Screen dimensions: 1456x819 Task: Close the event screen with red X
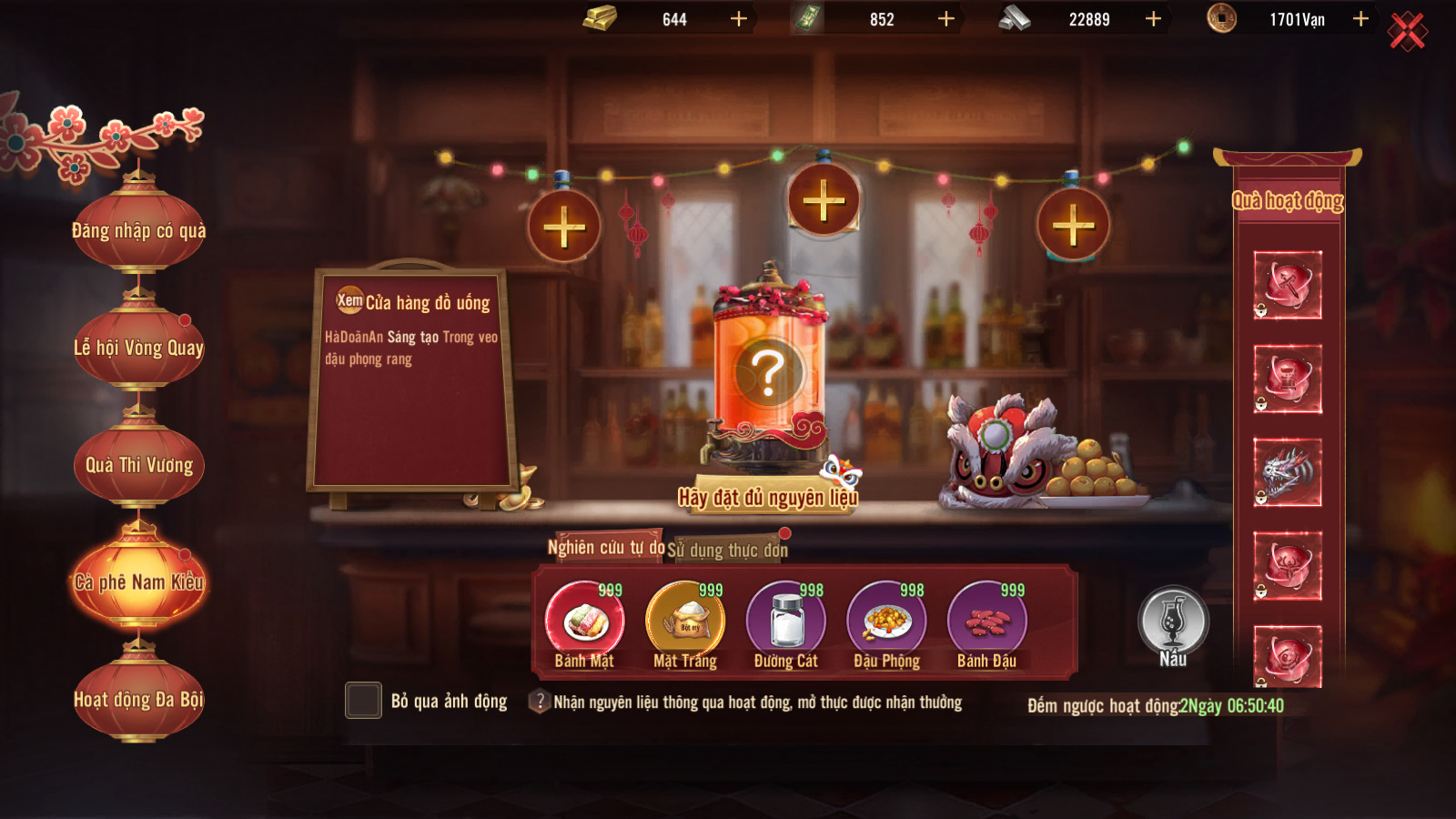(1407, 32)
